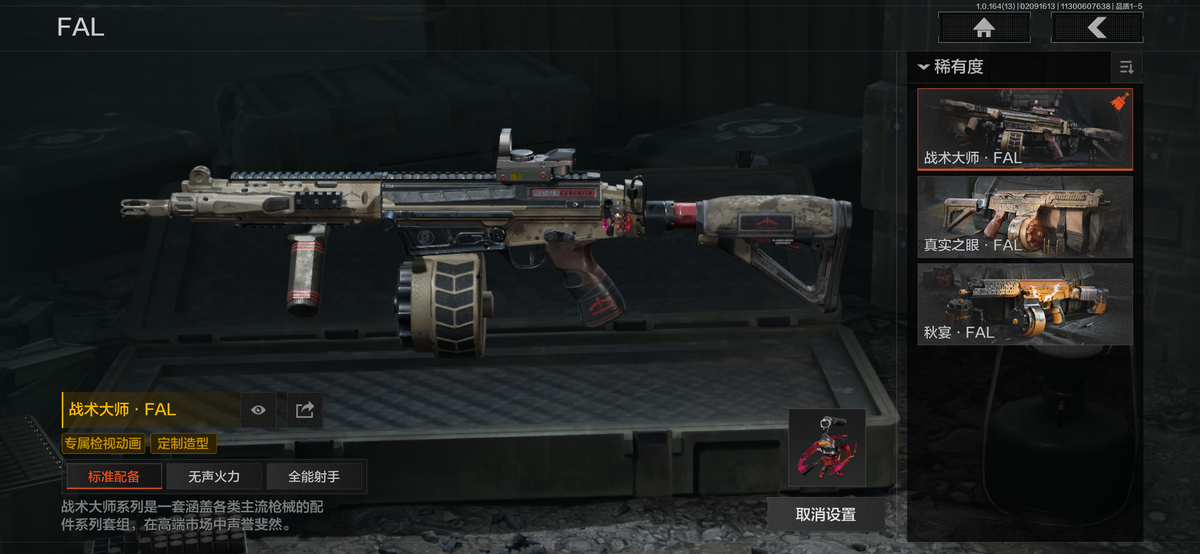Share the 战术大师 FAL skin
The image size is (1200, 554).
tap(305, 409)
